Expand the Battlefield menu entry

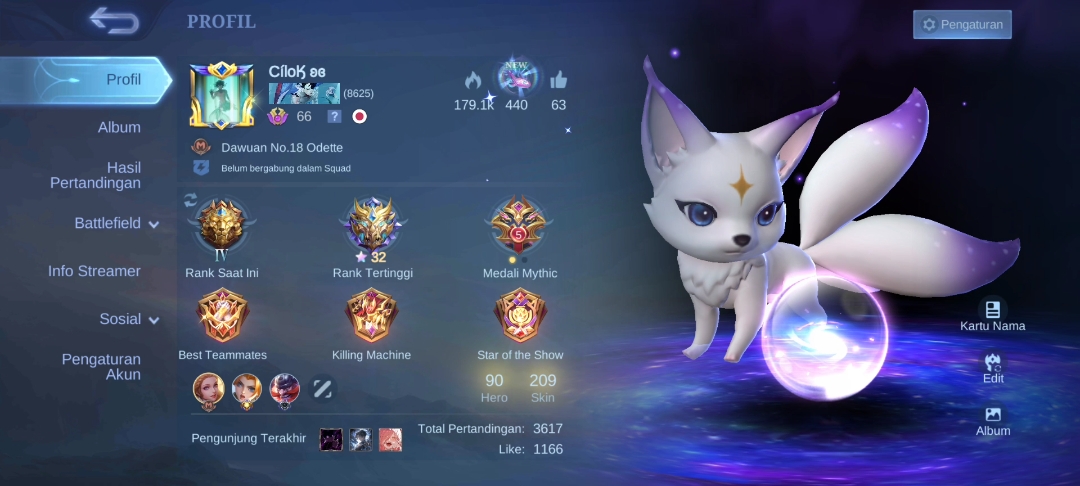tap(116, 224)
